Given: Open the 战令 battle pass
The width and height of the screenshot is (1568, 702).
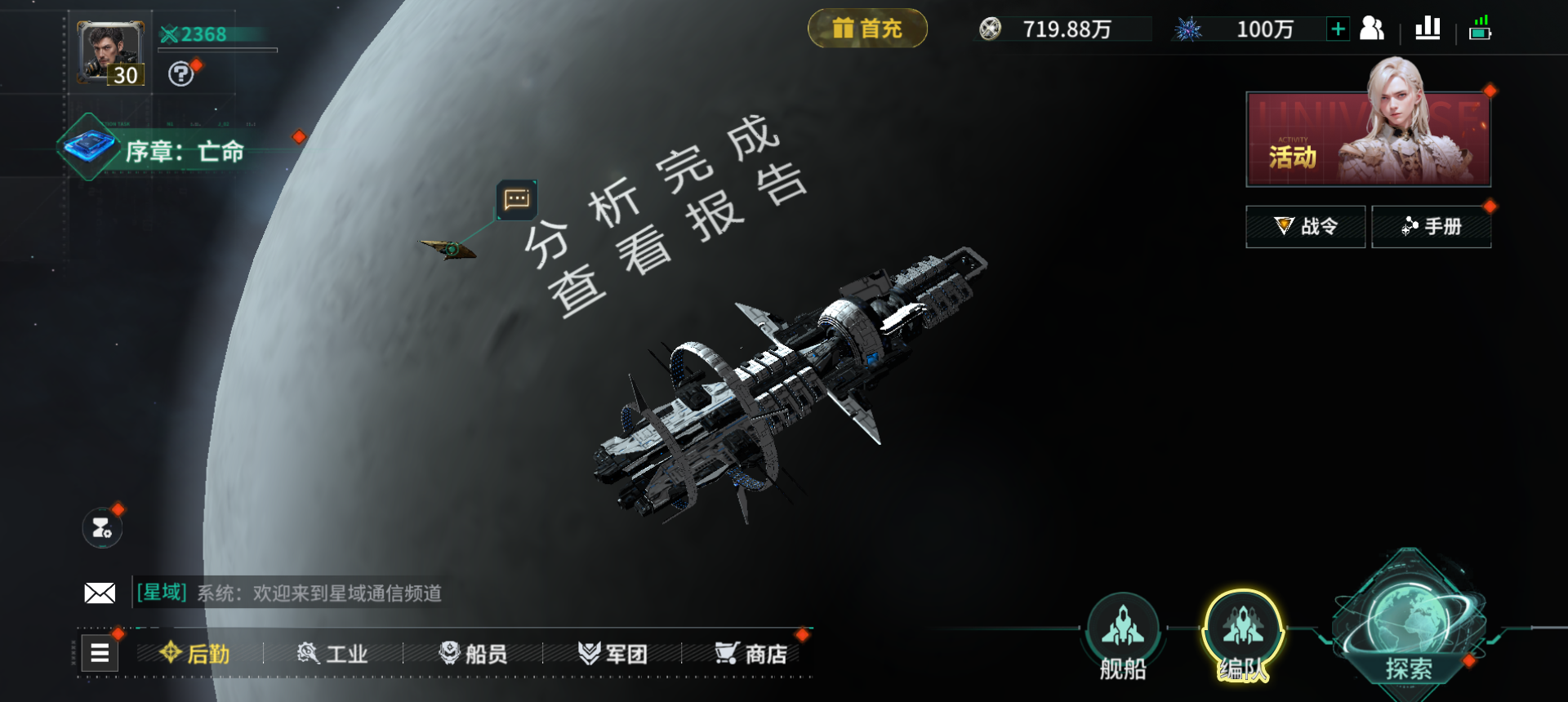Looking at the screenshot, I should [1305, 226].
